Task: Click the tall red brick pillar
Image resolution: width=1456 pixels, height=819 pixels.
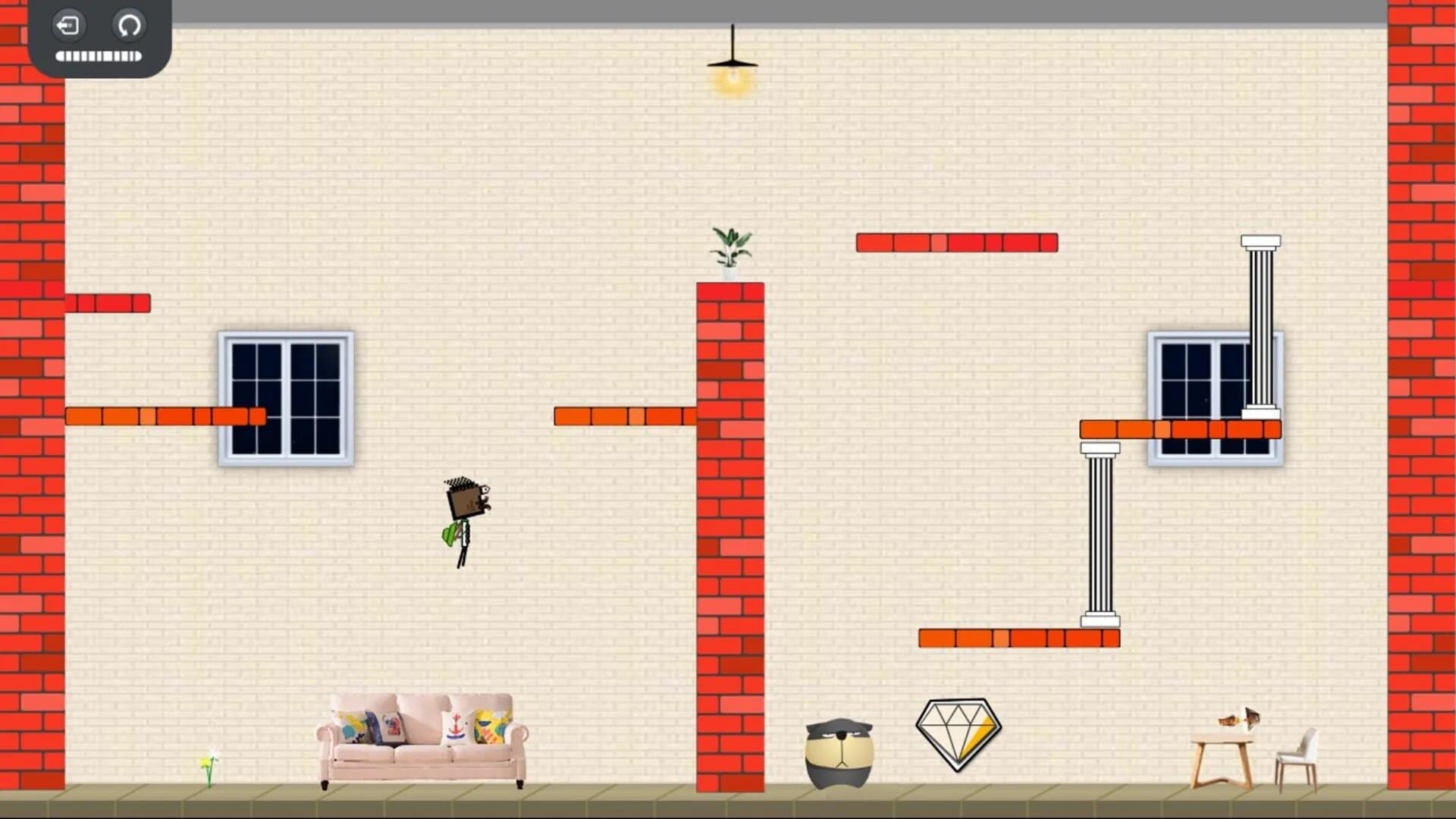Action: click(x=730, y=531)
